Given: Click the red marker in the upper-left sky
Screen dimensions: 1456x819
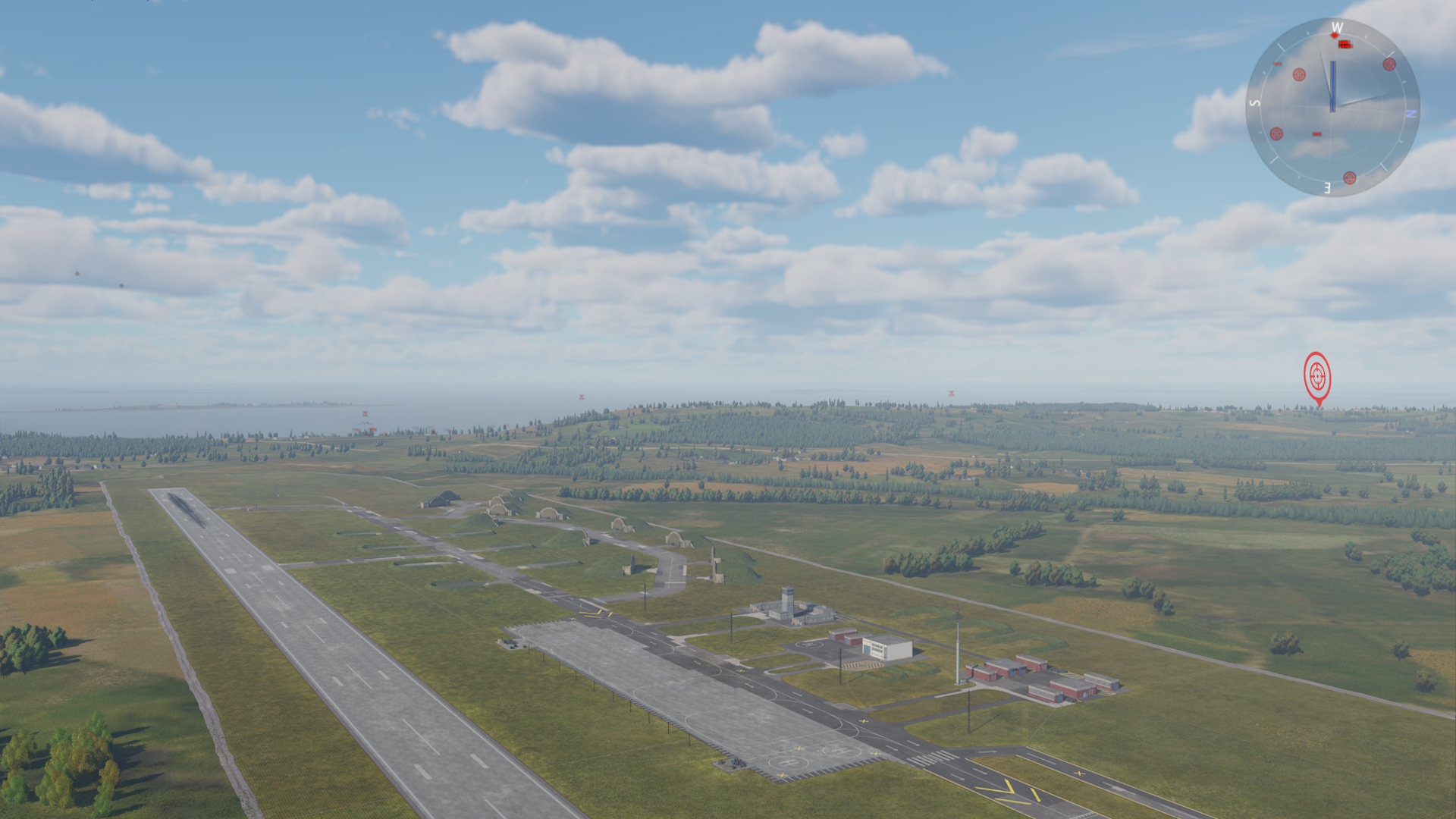Looking at the screenshot, I should [77, 273].
